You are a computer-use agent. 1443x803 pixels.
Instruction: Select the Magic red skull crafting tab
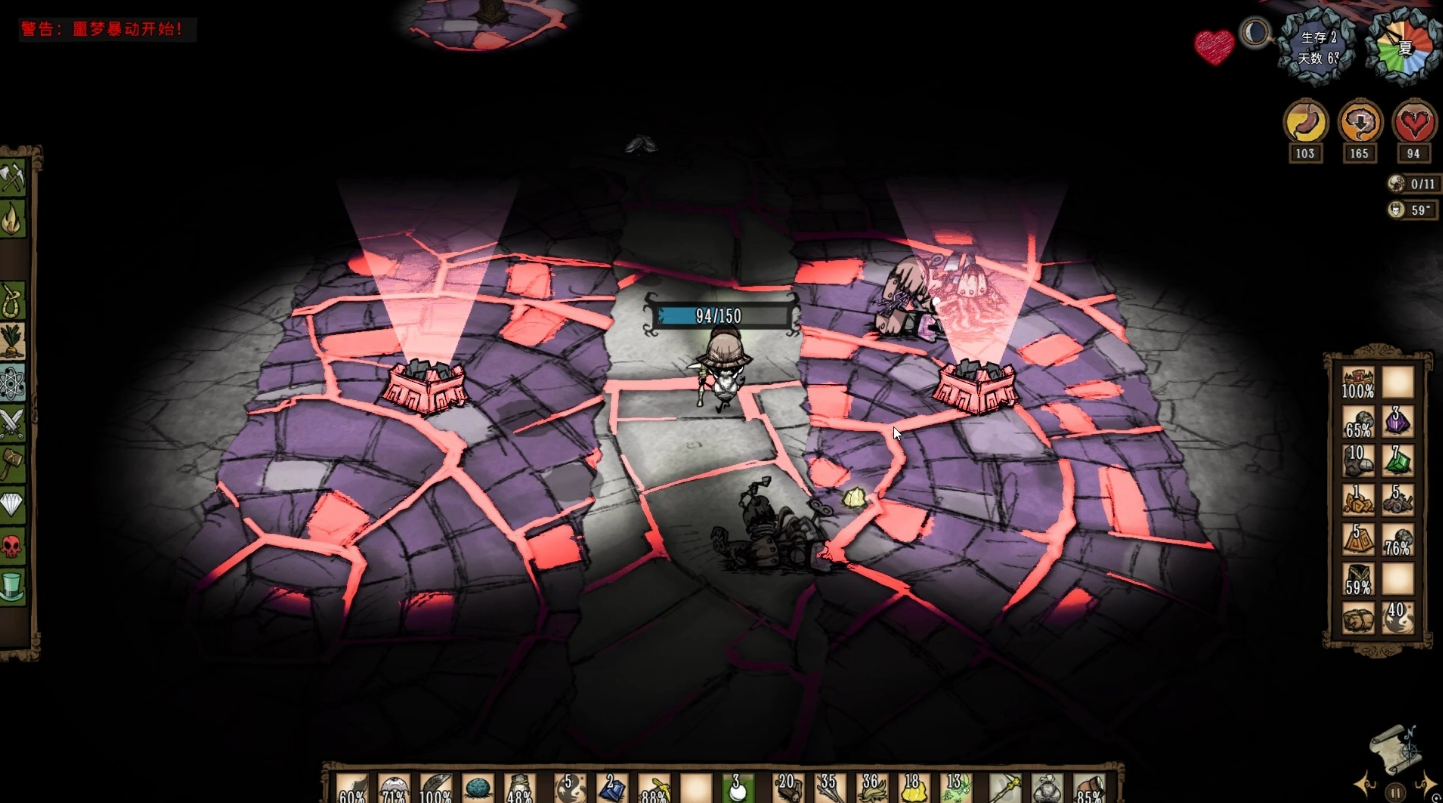tap(12, 546)
